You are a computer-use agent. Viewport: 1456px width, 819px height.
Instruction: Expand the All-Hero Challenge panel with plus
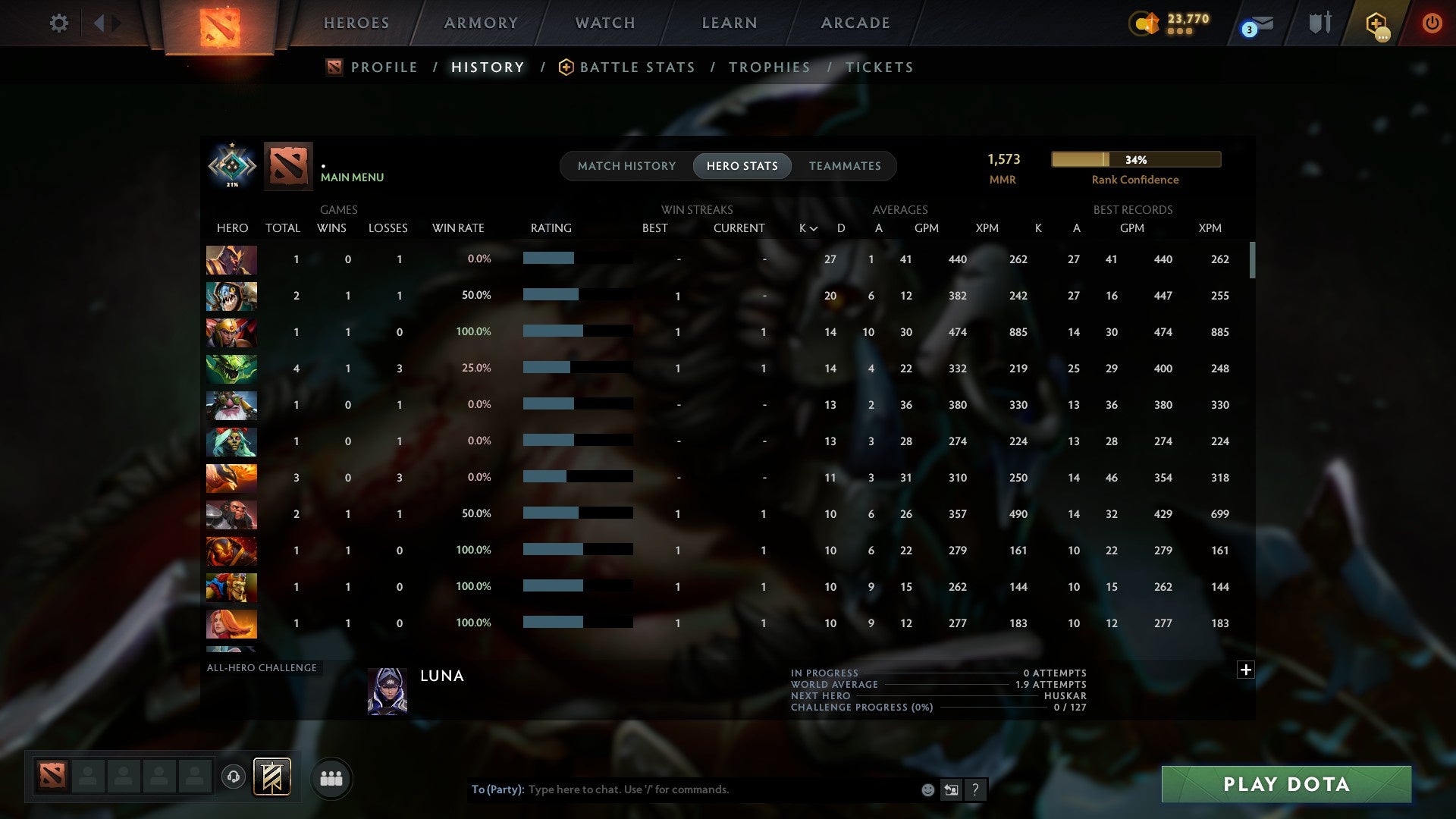coord(1246,670)
